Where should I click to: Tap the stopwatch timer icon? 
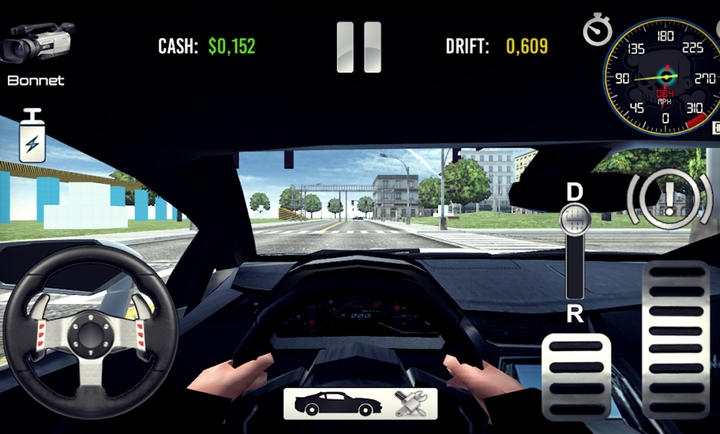pyautogui.click(x=597, y=30)
